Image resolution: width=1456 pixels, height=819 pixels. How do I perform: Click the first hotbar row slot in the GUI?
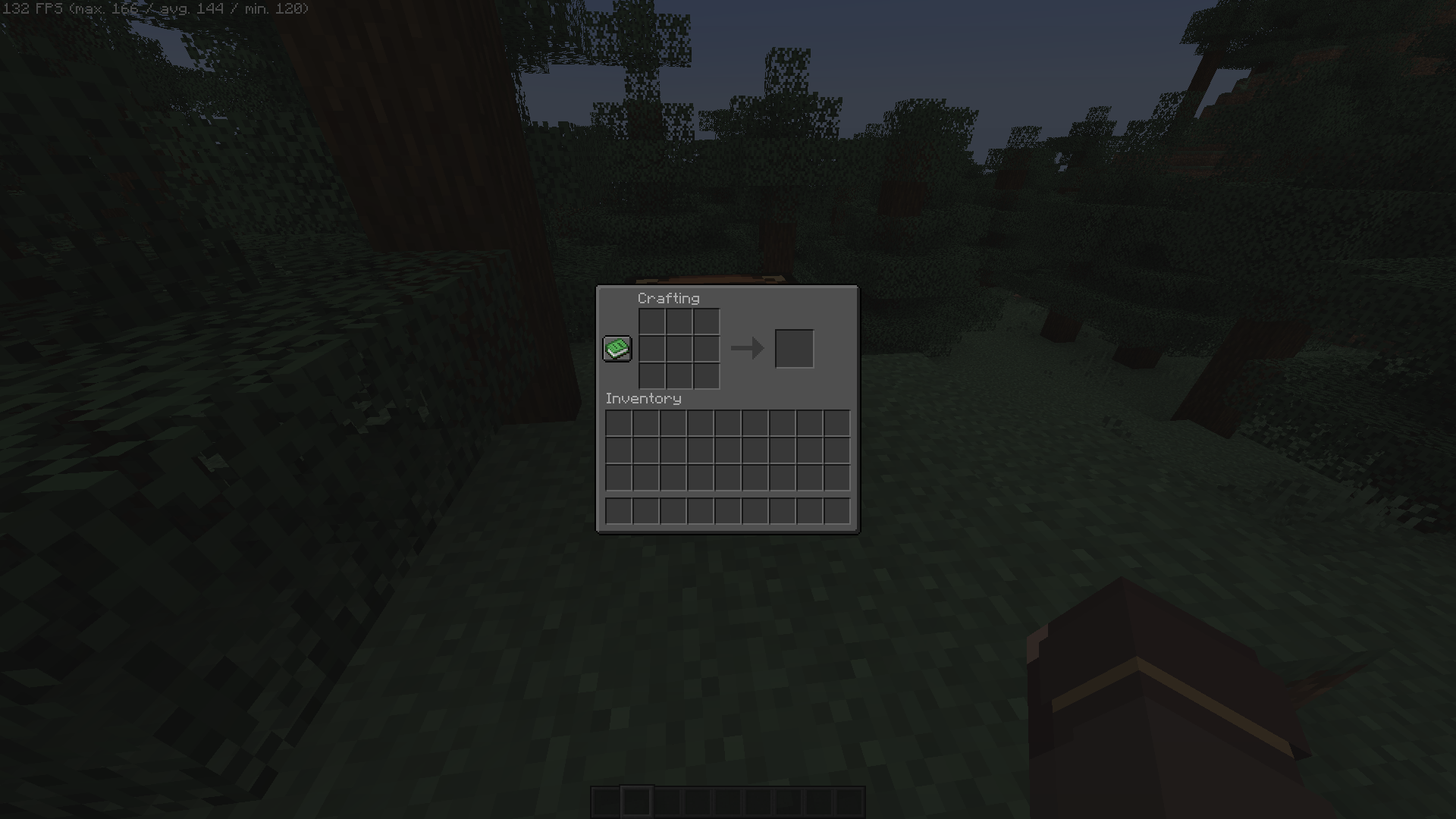[618, 510]
